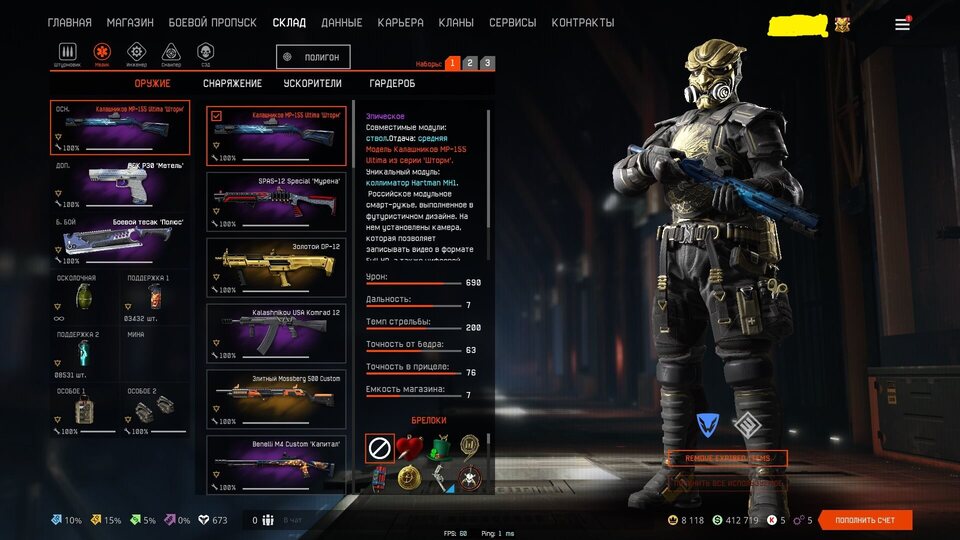Open the КЛАНЫ menu
The image size is (960, 540).
[x=456, y=23]
